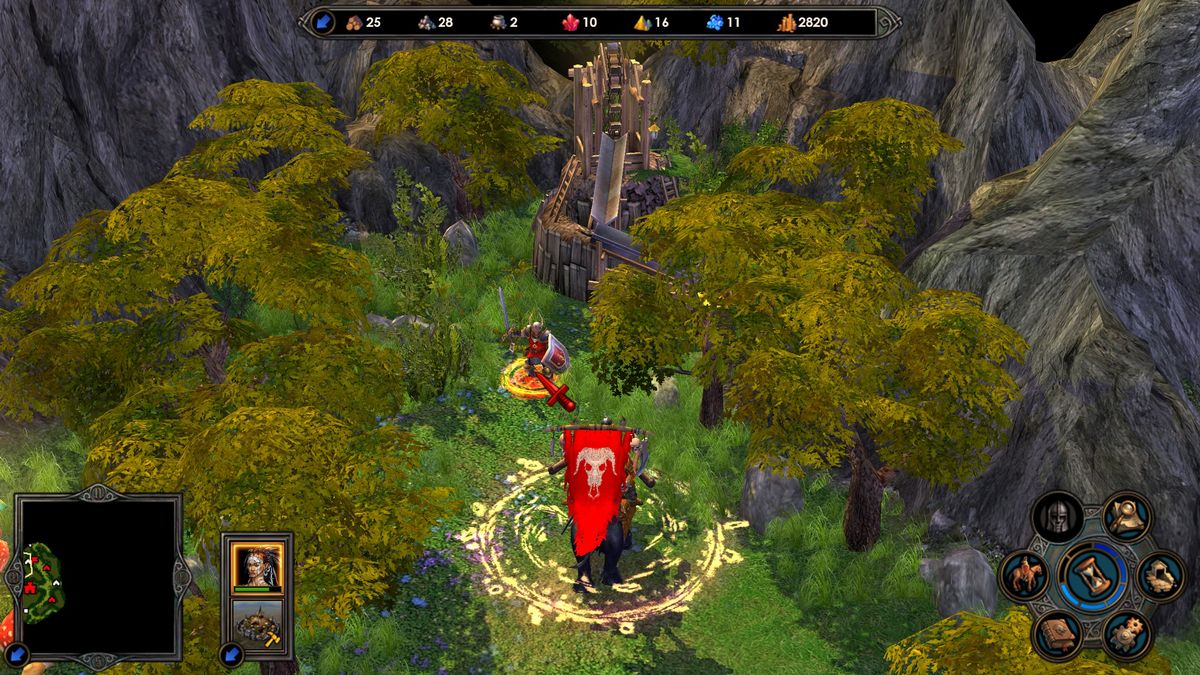Open the helmet hero screen button

point(1058,517)
